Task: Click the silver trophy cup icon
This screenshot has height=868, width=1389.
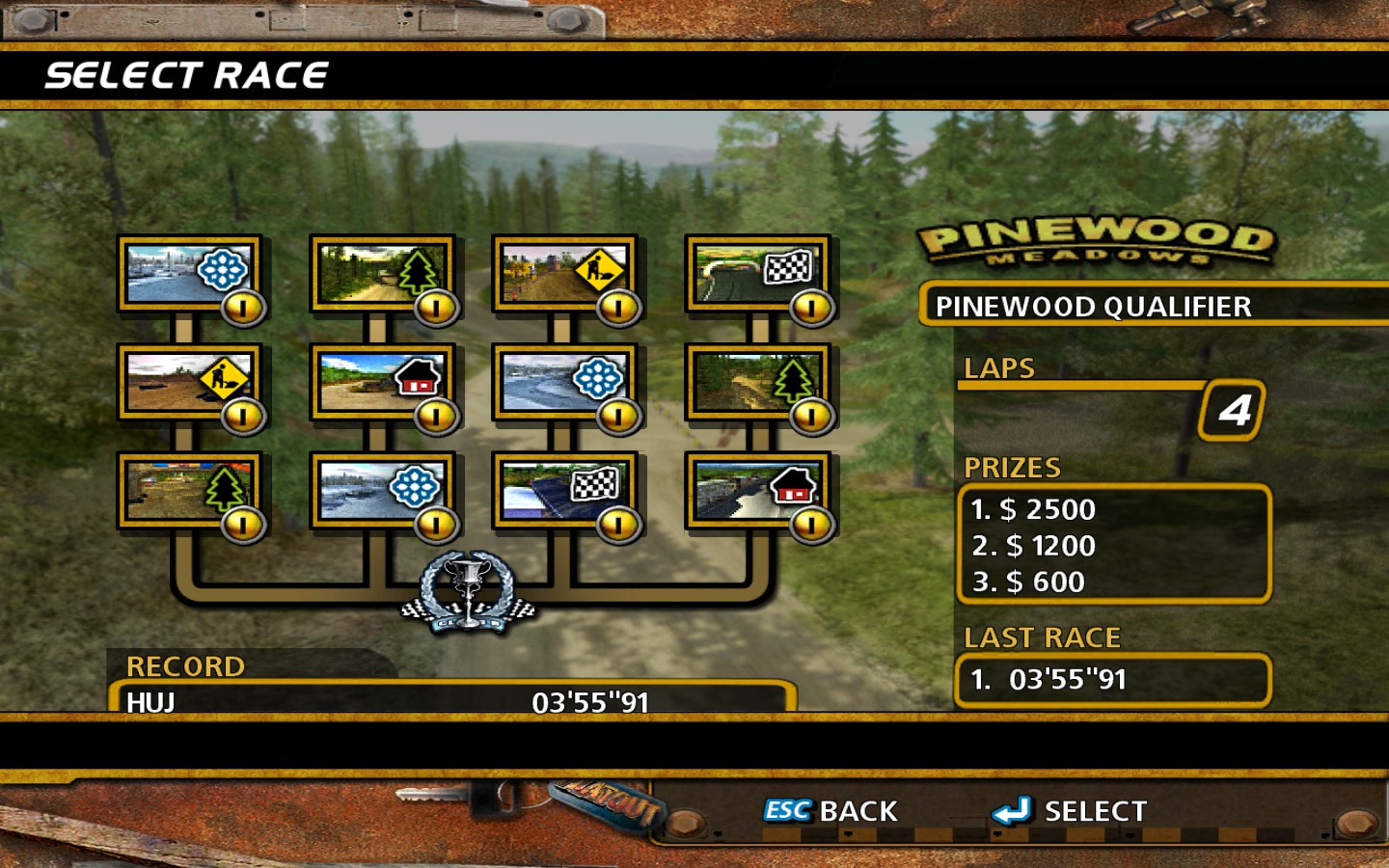Action: click(x=469, y=591)
